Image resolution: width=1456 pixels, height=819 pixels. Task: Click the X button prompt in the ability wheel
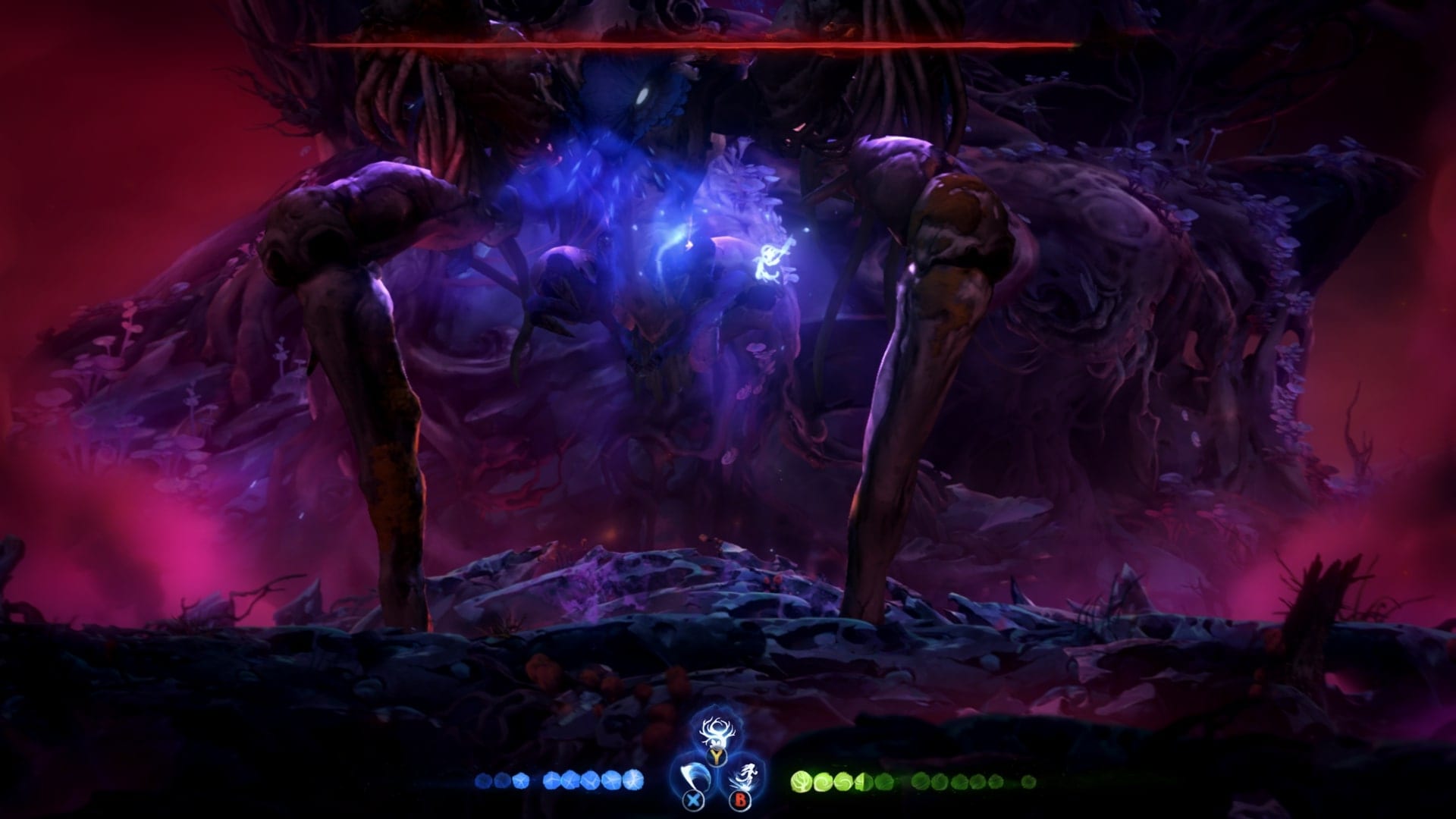point(692,799)
